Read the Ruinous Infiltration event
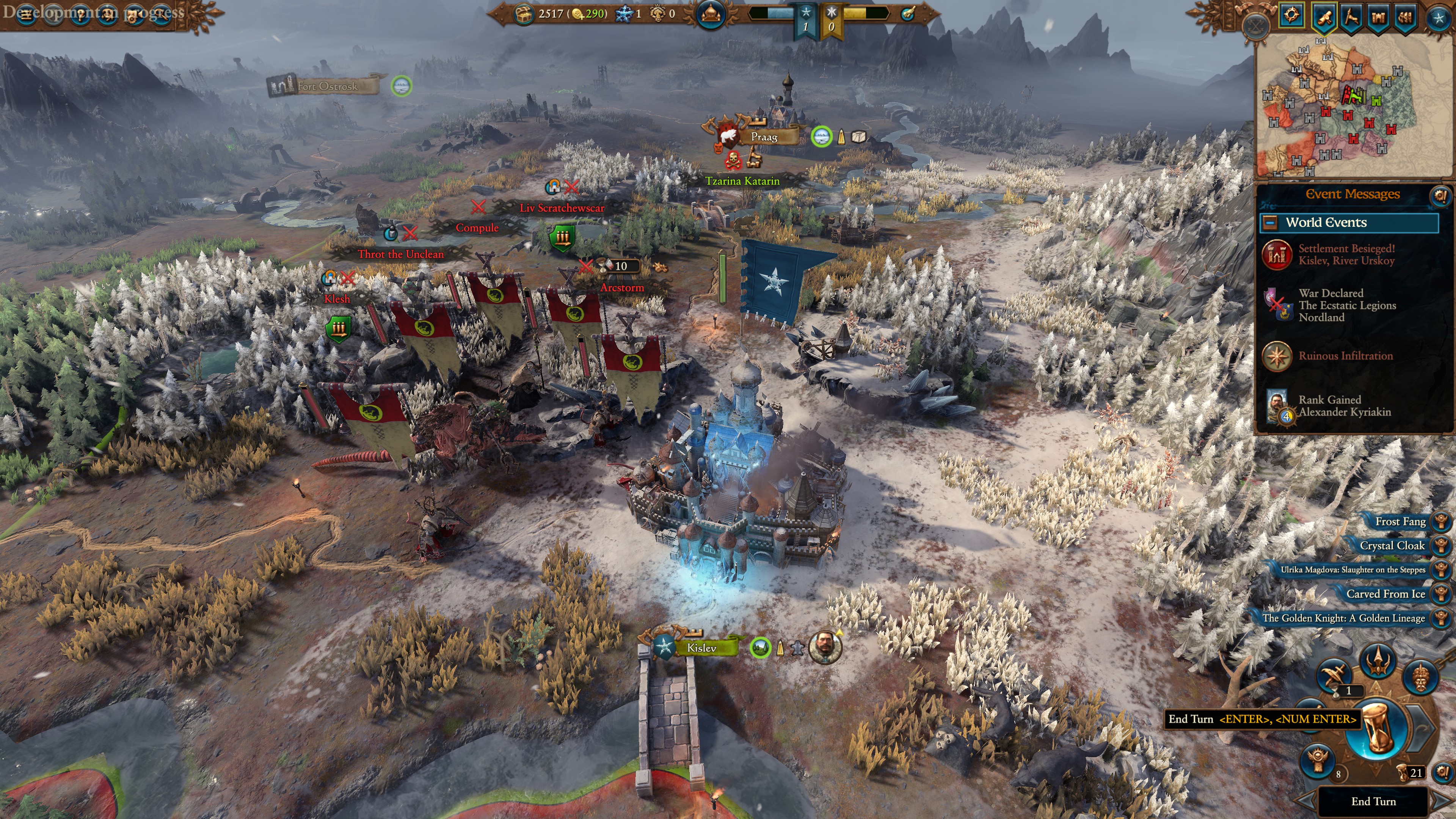The width and height of the screenshot is (1456, 819). coord(1345,356)
